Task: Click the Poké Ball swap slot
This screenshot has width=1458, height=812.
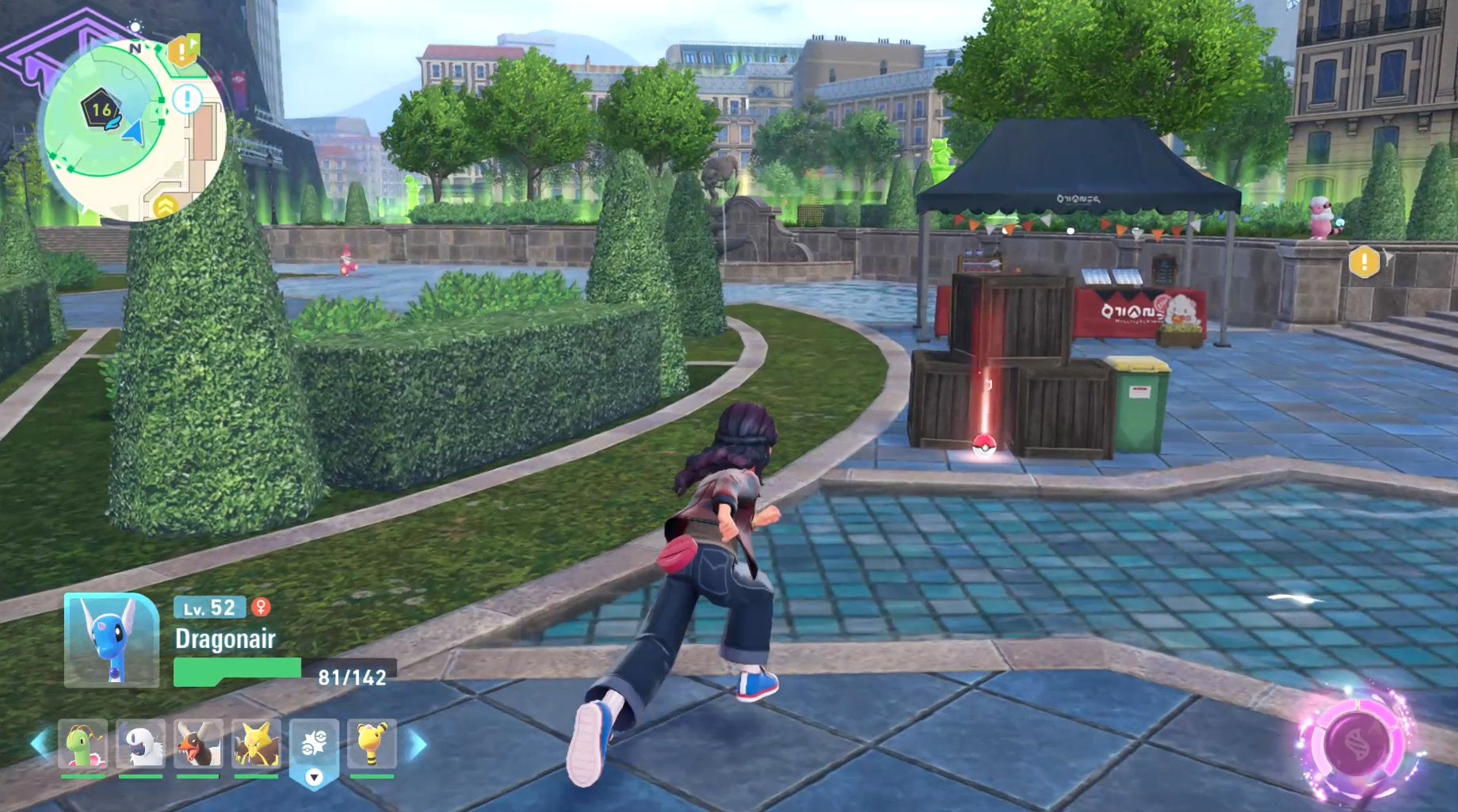Action: (314, 749)
